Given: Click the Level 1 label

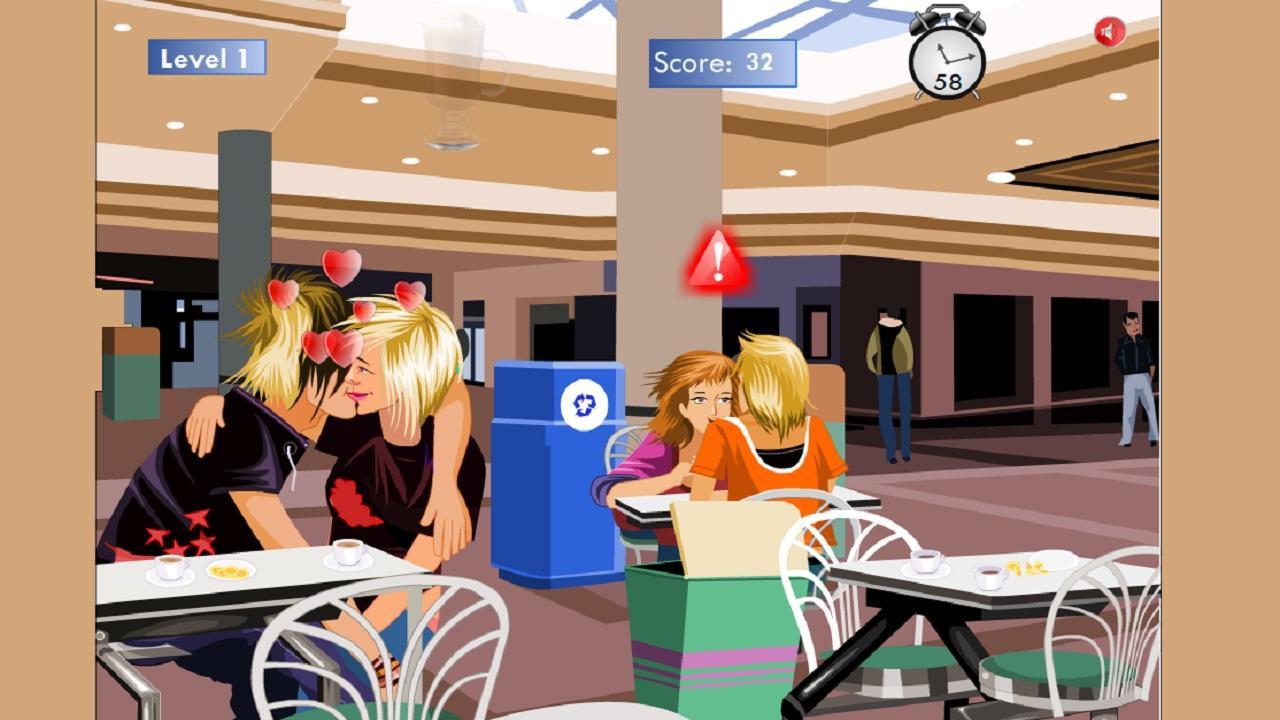Looking at the screenshot, I should (x=208, y=58).
